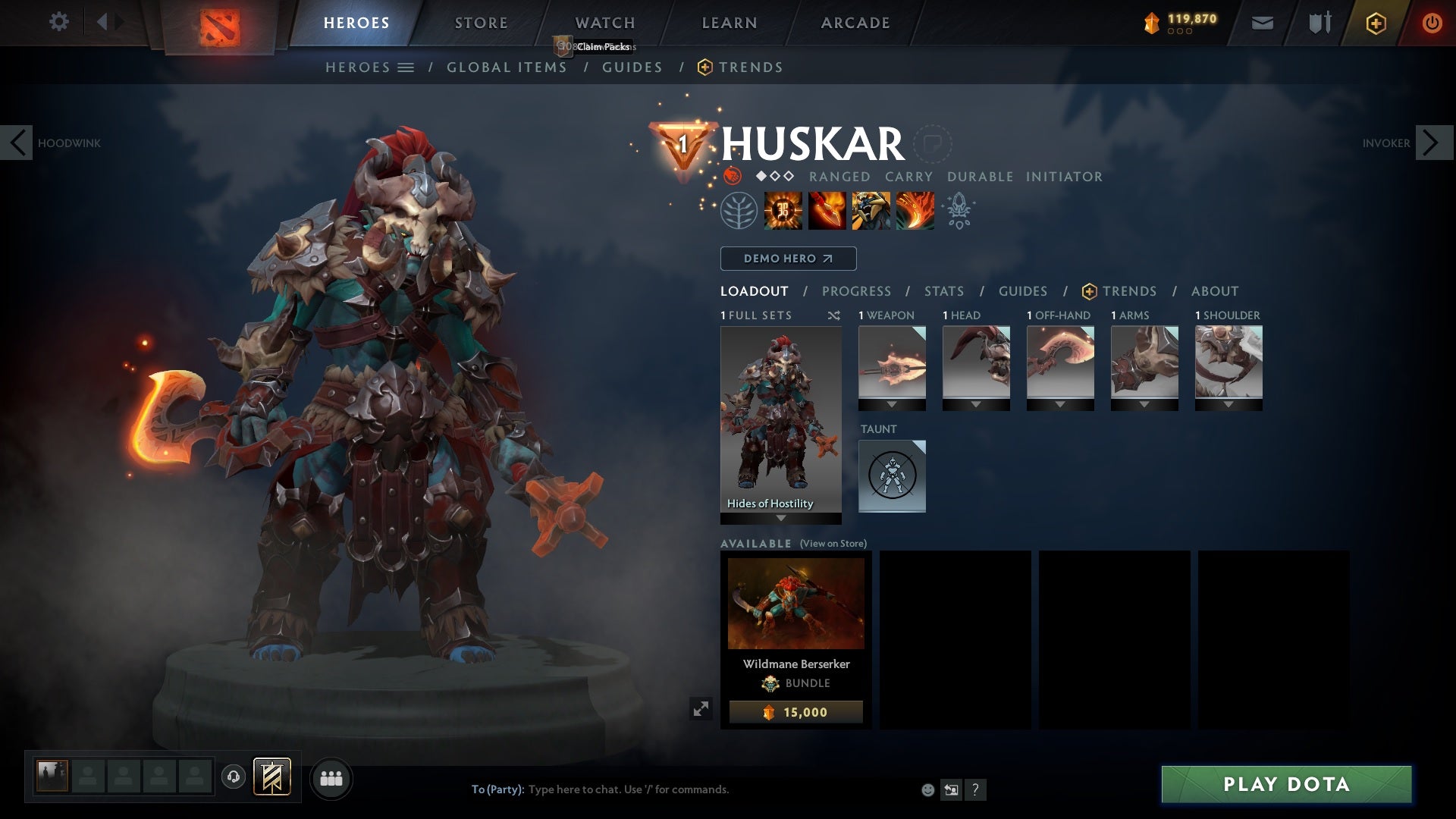Click the Wildmane Berserker 15,000 gold price swatch
Image resolution: width=1456 pixels, height=819 pixels.
795,711
